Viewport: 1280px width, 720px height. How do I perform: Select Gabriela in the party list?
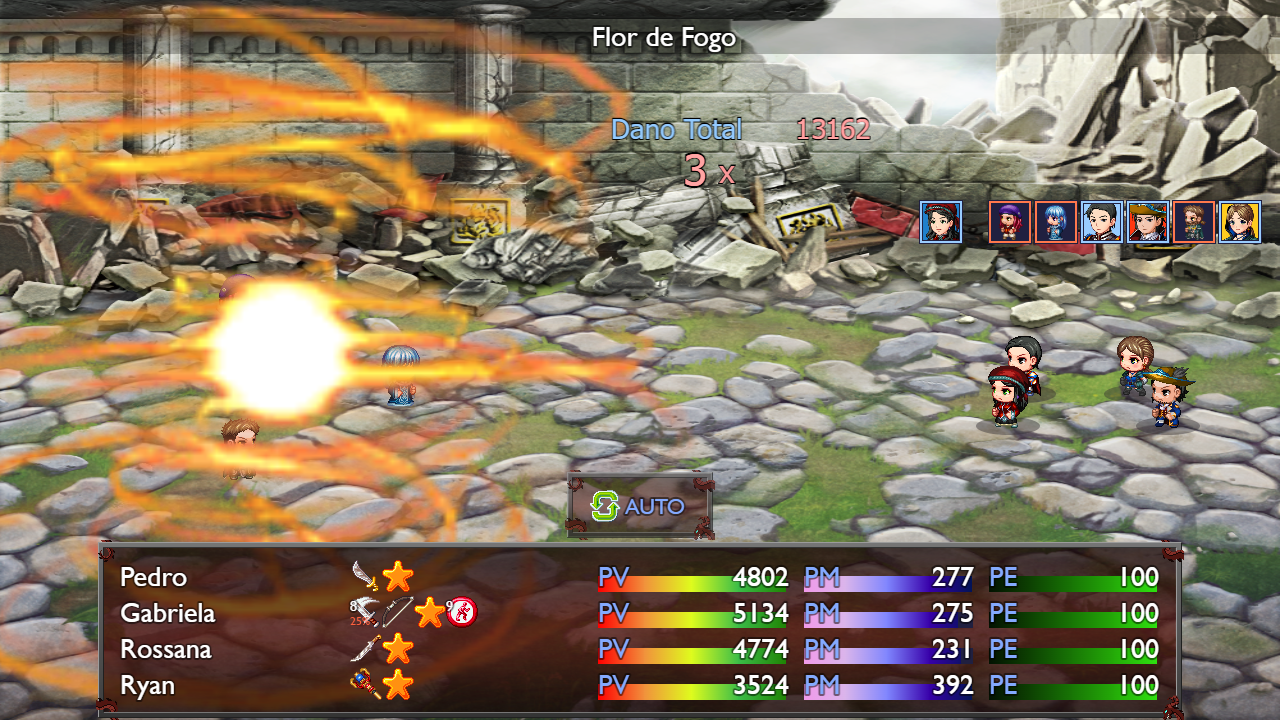tap(167, 612)
